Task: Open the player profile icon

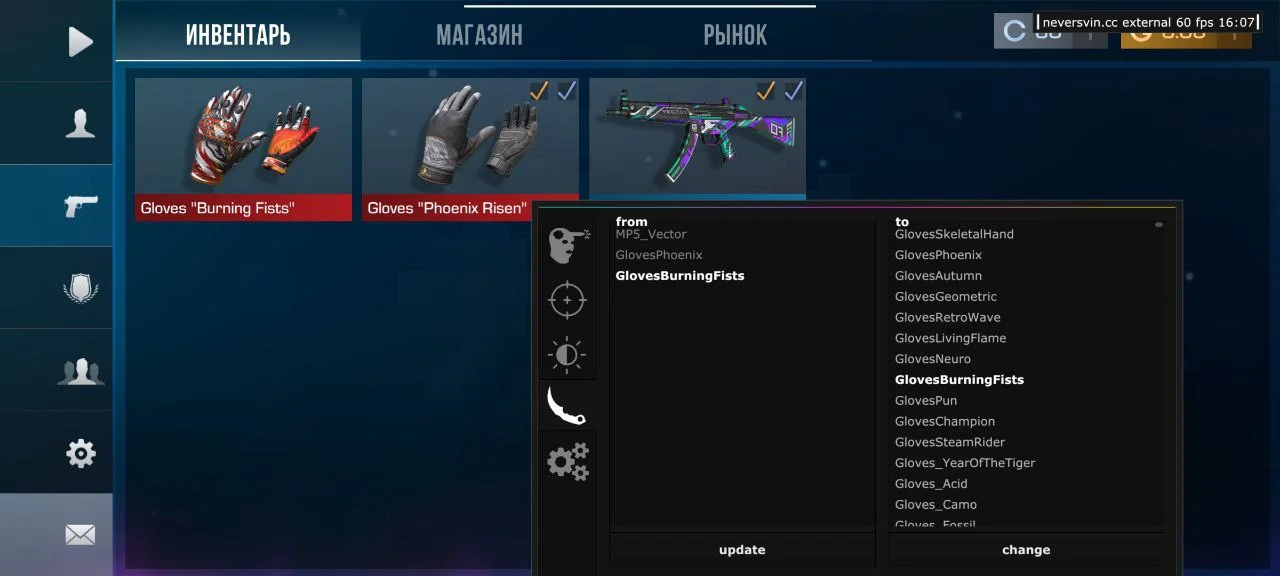Action: tap(80, 123)
